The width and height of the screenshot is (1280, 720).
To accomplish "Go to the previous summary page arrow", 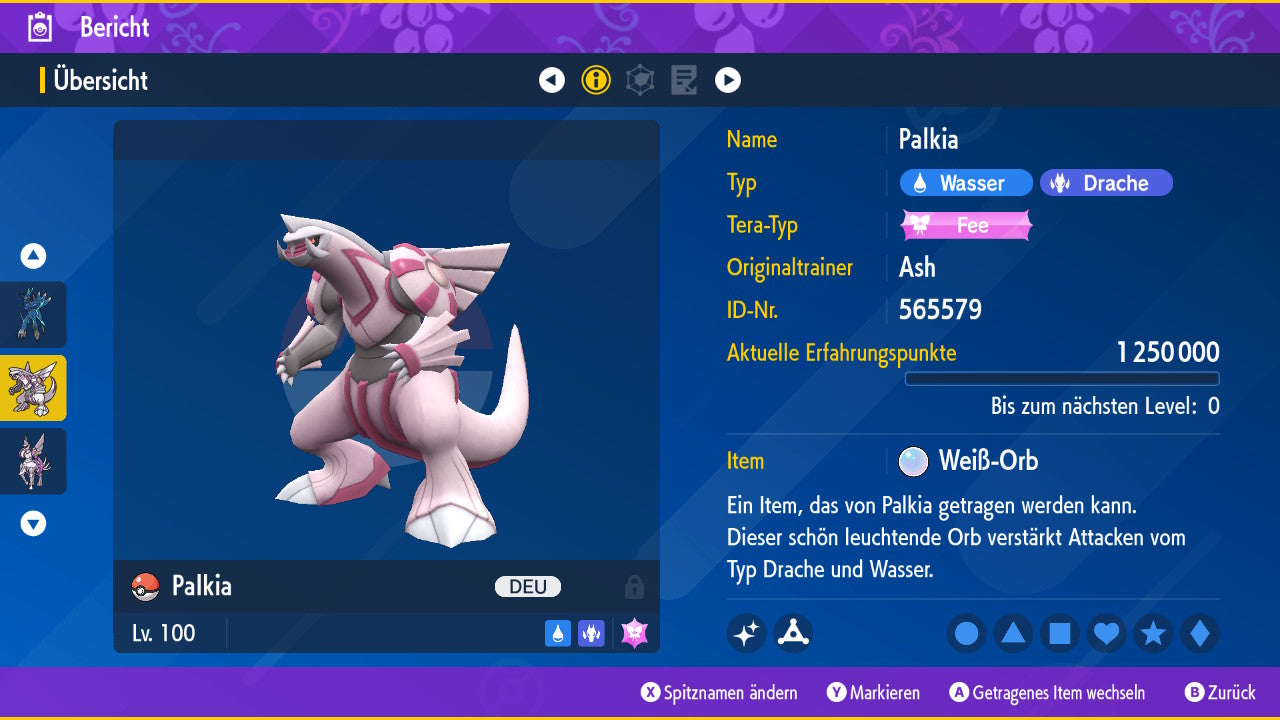I will coord(552,80).
